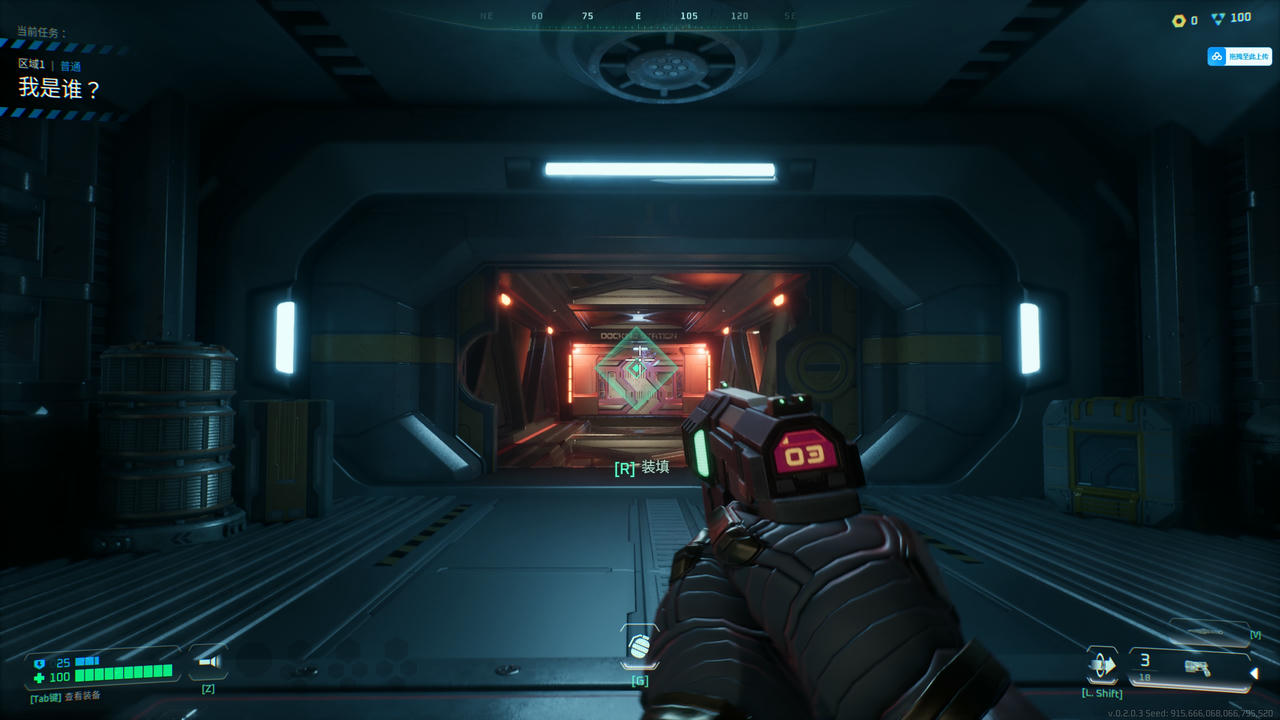Image resolution: width=1280 pixels, height=720 pixels.
Task: Toggle the flashlight icon
Action: [x=208, y=662]
